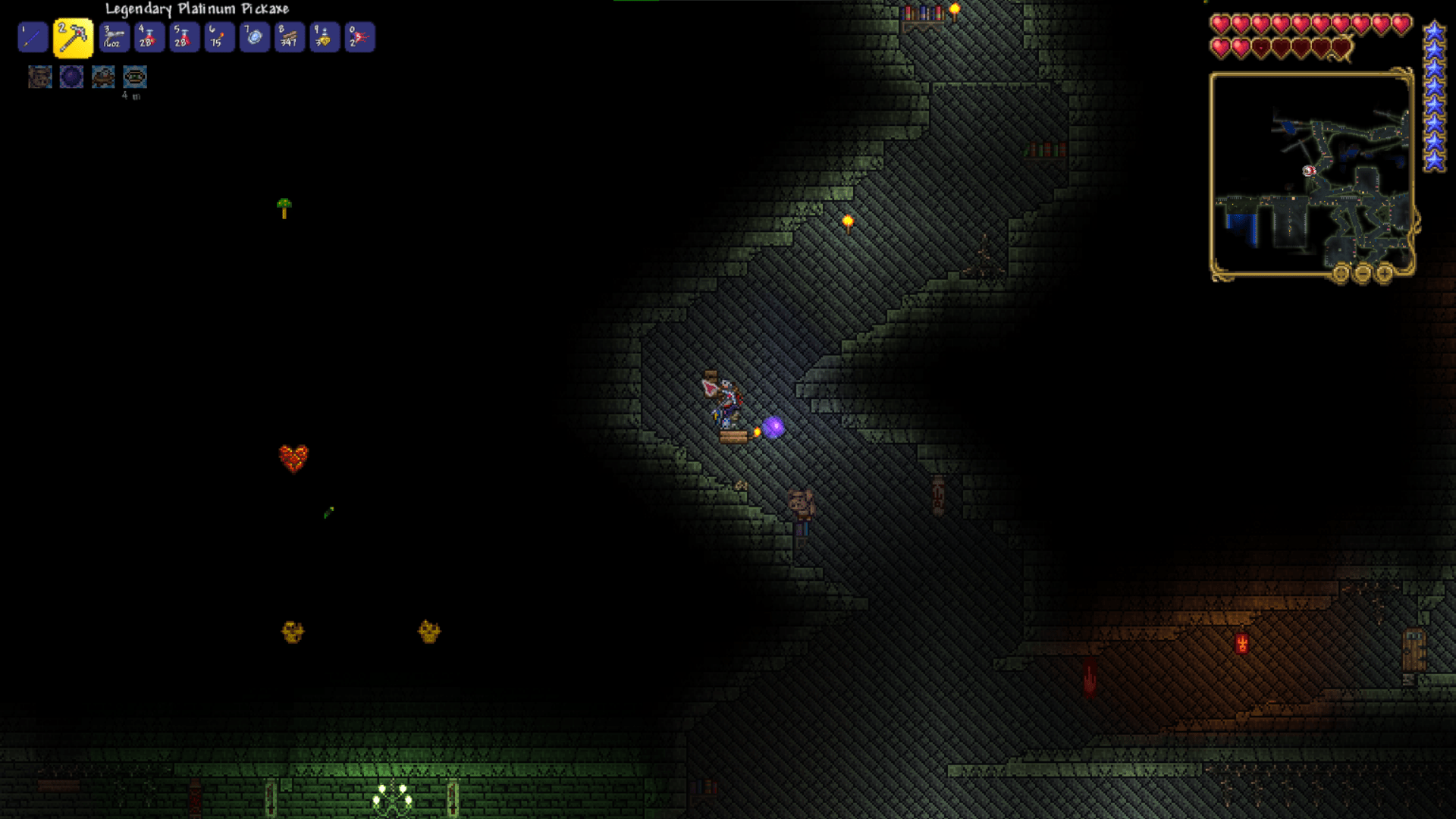Viewport: 1456px width, 819px height.
Task: Select the gem item in hotbar slot 9
Action: 324,37
